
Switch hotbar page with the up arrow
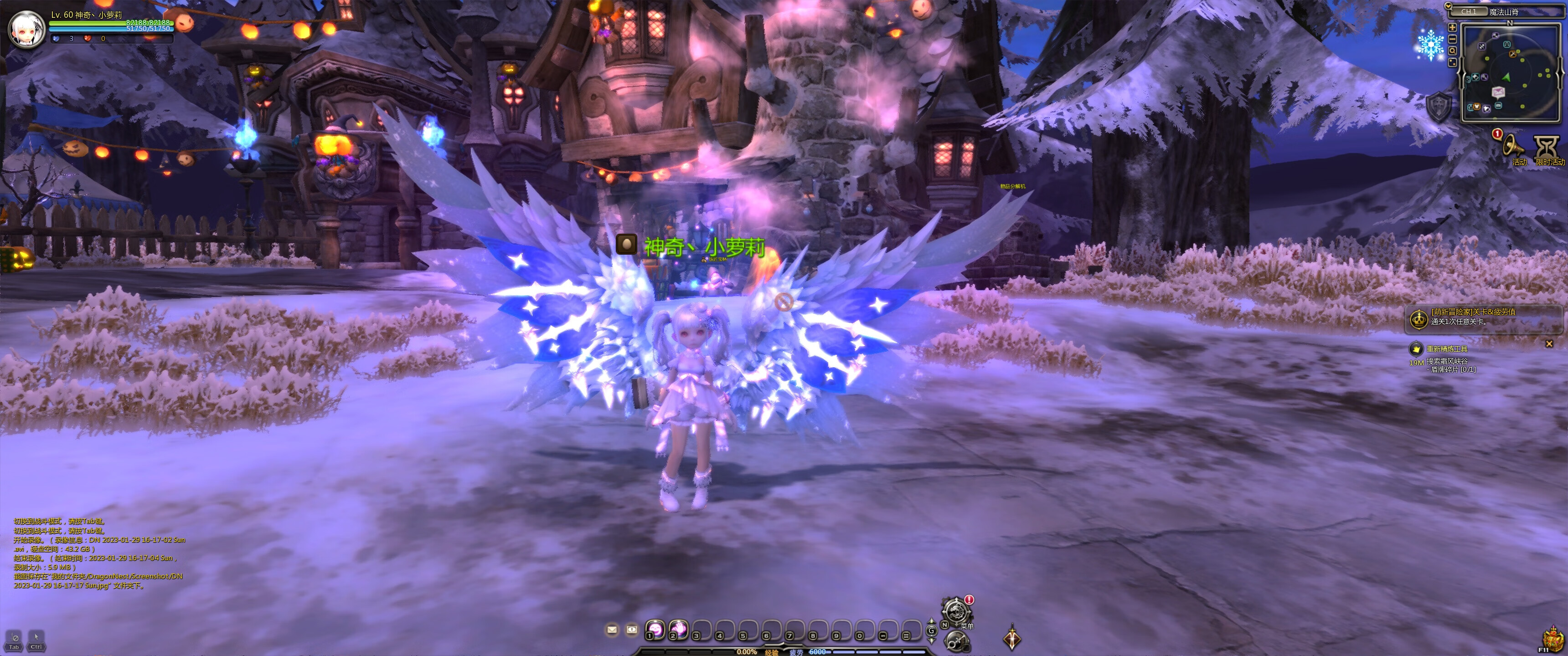click(931, 622)
